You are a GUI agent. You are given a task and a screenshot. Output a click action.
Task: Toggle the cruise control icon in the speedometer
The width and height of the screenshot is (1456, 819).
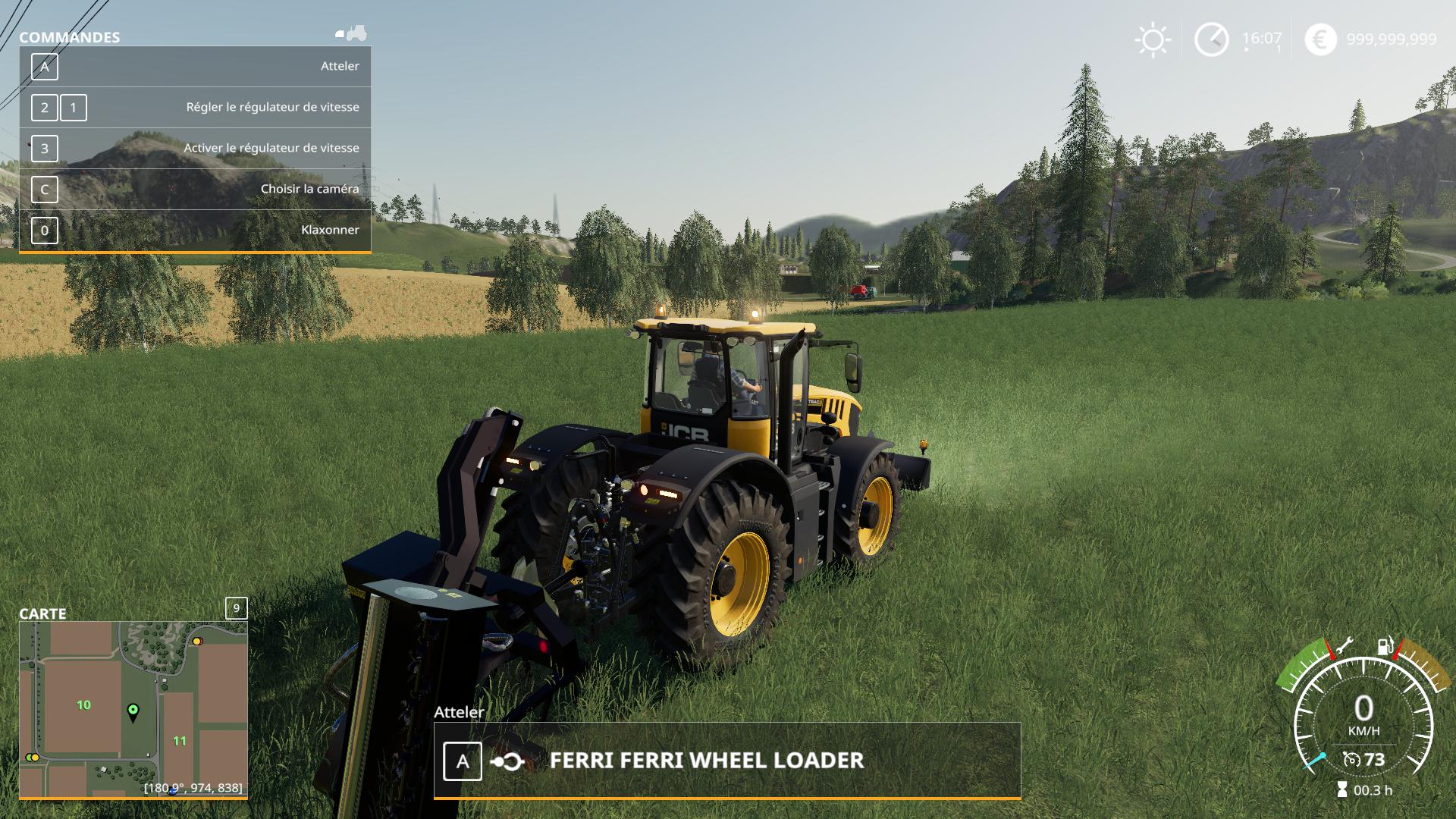click(x=1351, y=759)
